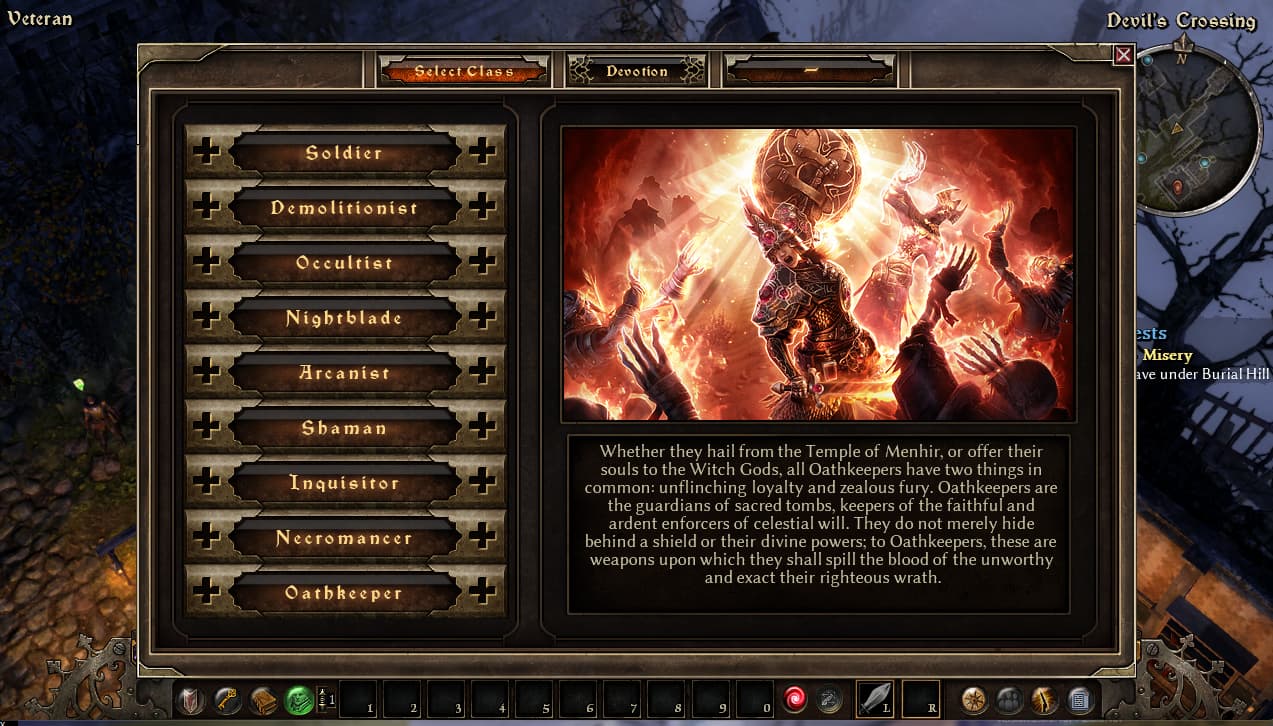Screen dimensions: 1273x726
Task: Choose the Demolitionist mastery
Action: [344, 208]
